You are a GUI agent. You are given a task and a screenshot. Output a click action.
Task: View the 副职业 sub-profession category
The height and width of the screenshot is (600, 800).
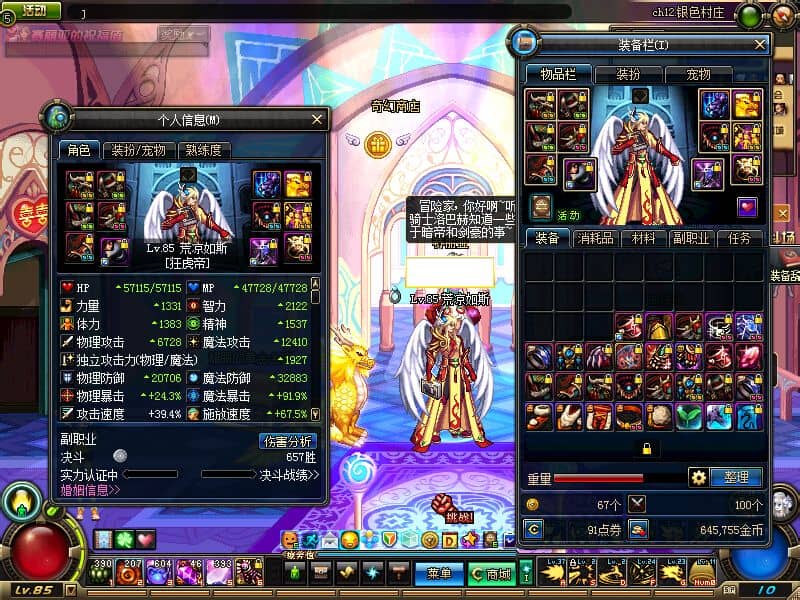tap(691, 238)
